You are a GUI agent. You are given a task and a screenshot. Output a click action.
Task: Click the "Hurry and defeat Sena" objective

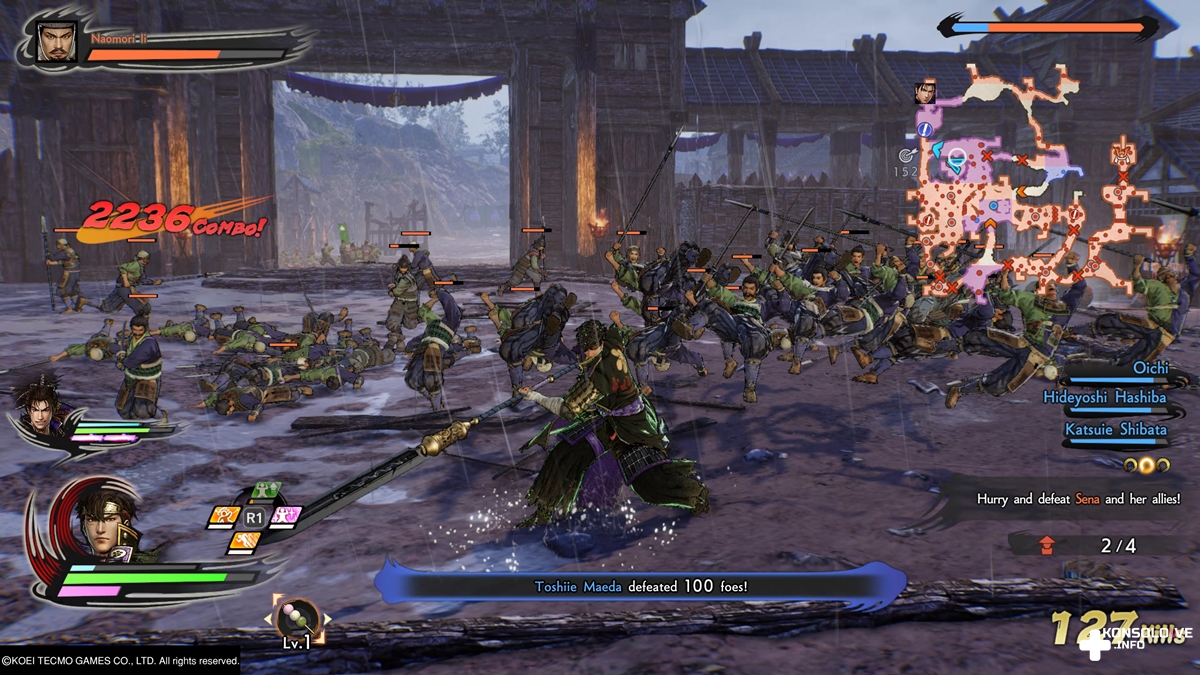point(1077,498)
